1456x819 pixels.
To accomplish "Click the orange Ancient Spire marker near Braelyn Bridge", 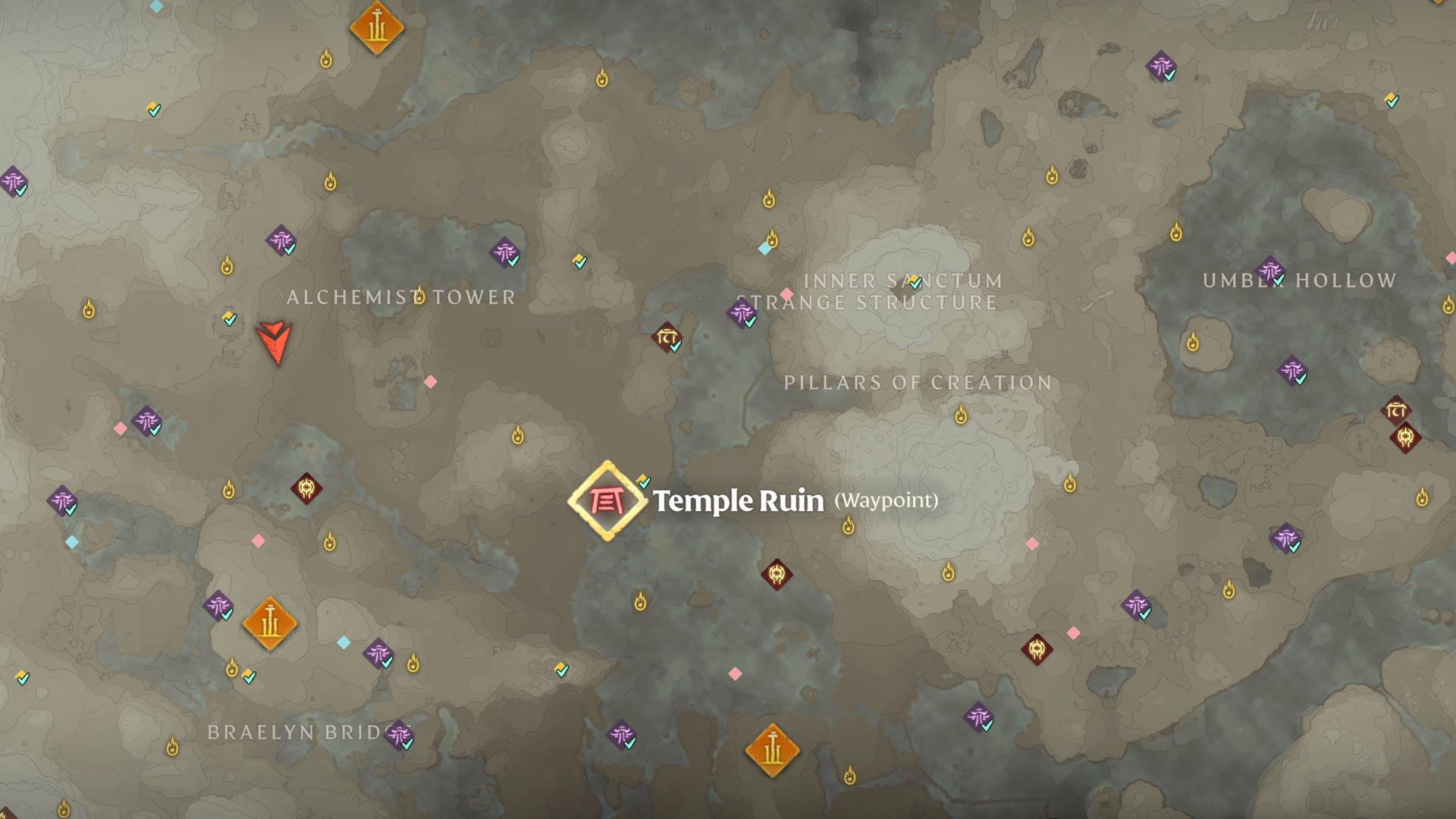I will (268, 623).
